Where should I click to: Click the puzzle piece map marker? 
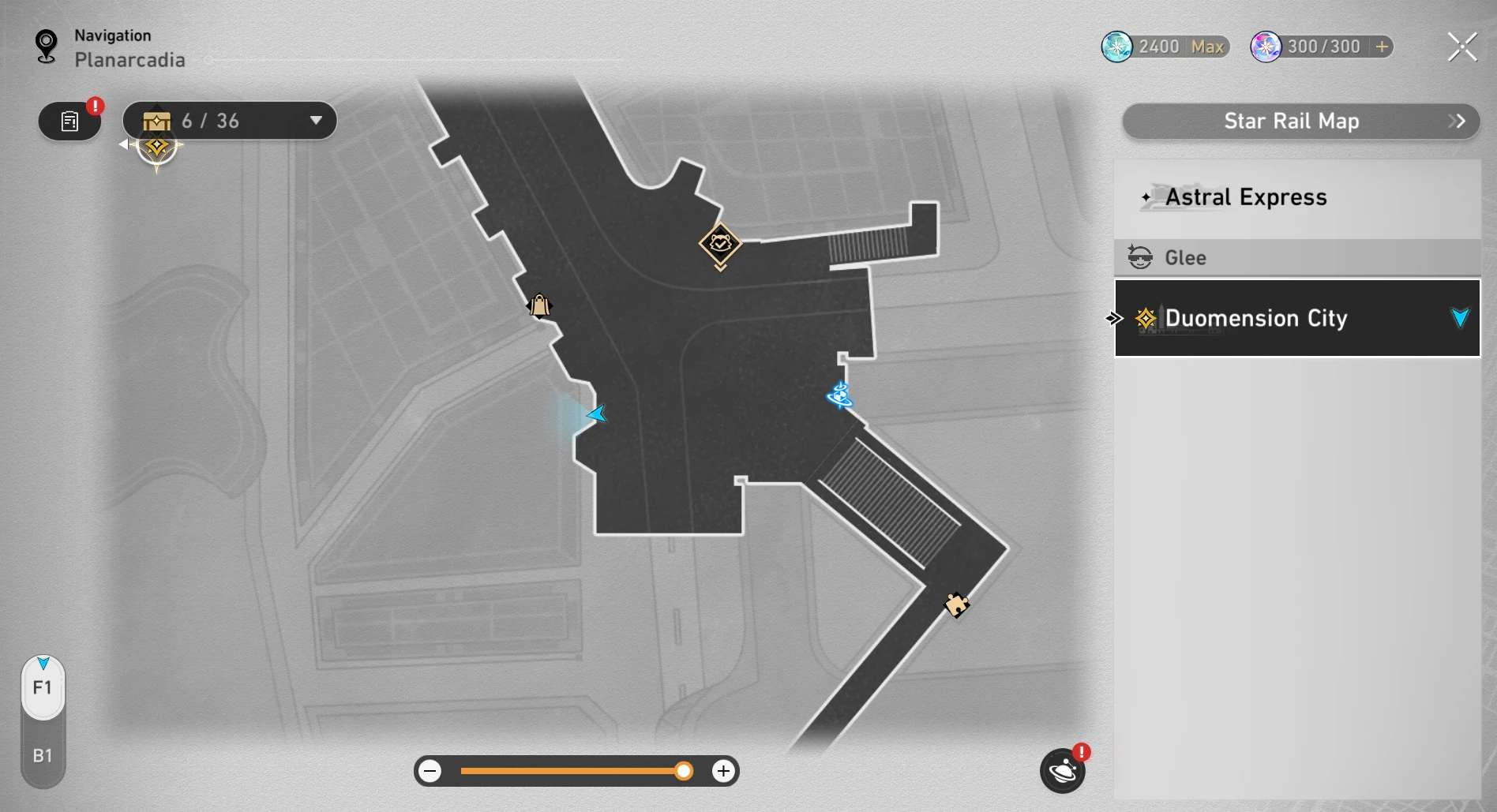pyautogui.click(x=956, y=605)
